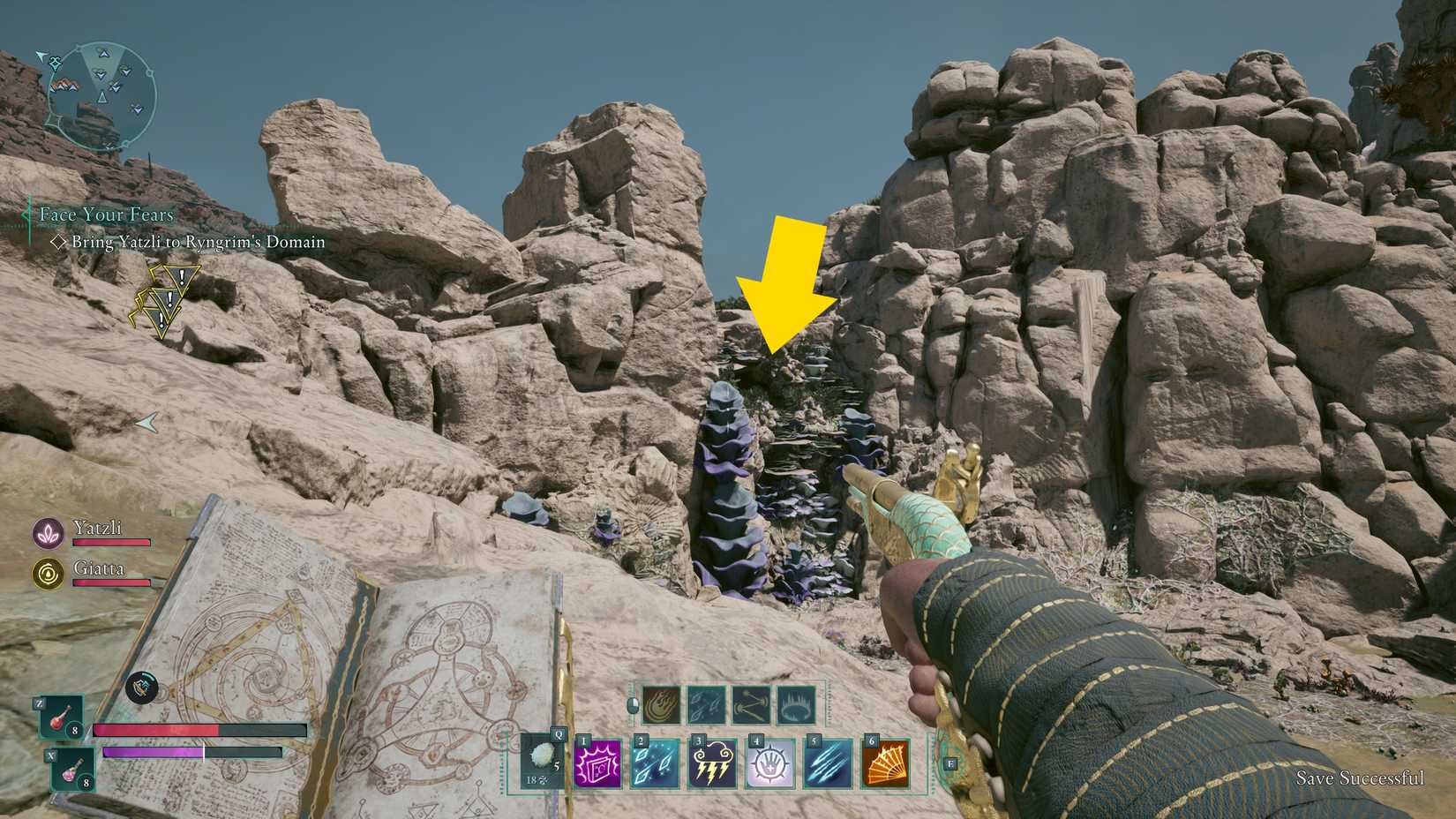
Task: Toggle the mouse-button ability selector
Action: click(634, 706)
